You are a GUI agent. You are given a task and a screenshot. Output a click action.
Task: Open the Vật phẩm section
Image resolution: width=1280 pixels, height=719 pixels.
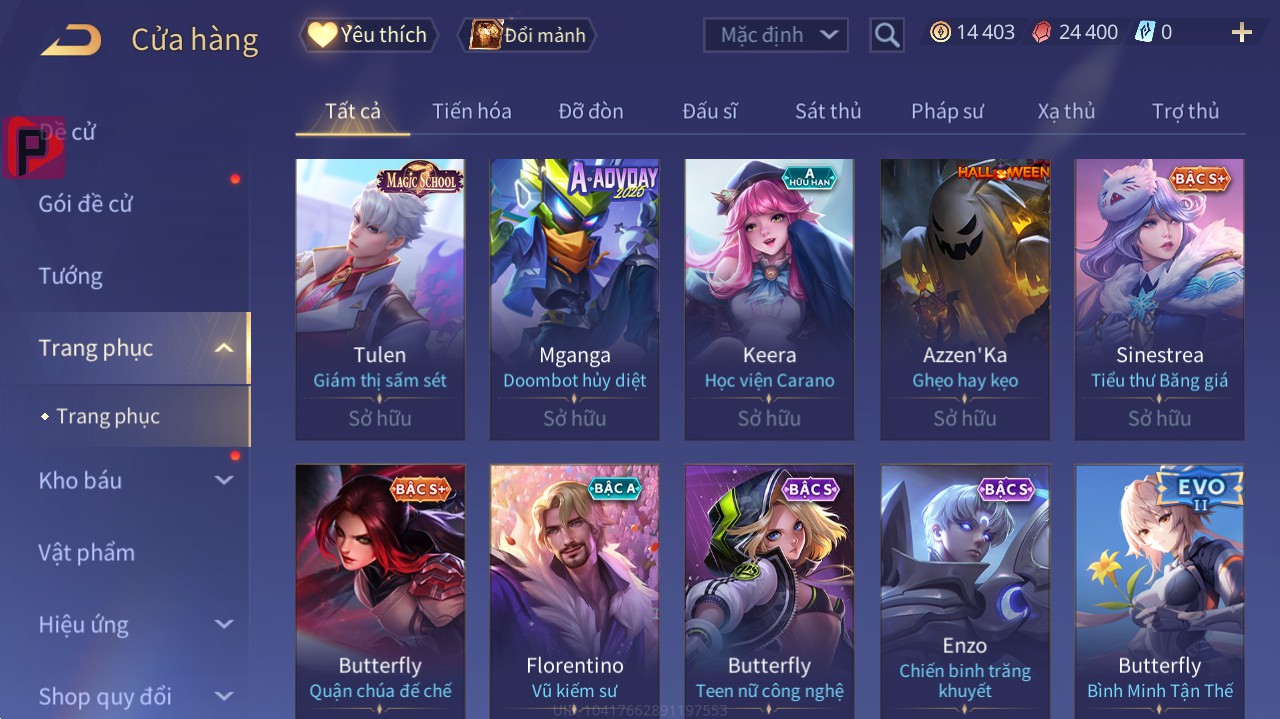click(x=87, y=552)
